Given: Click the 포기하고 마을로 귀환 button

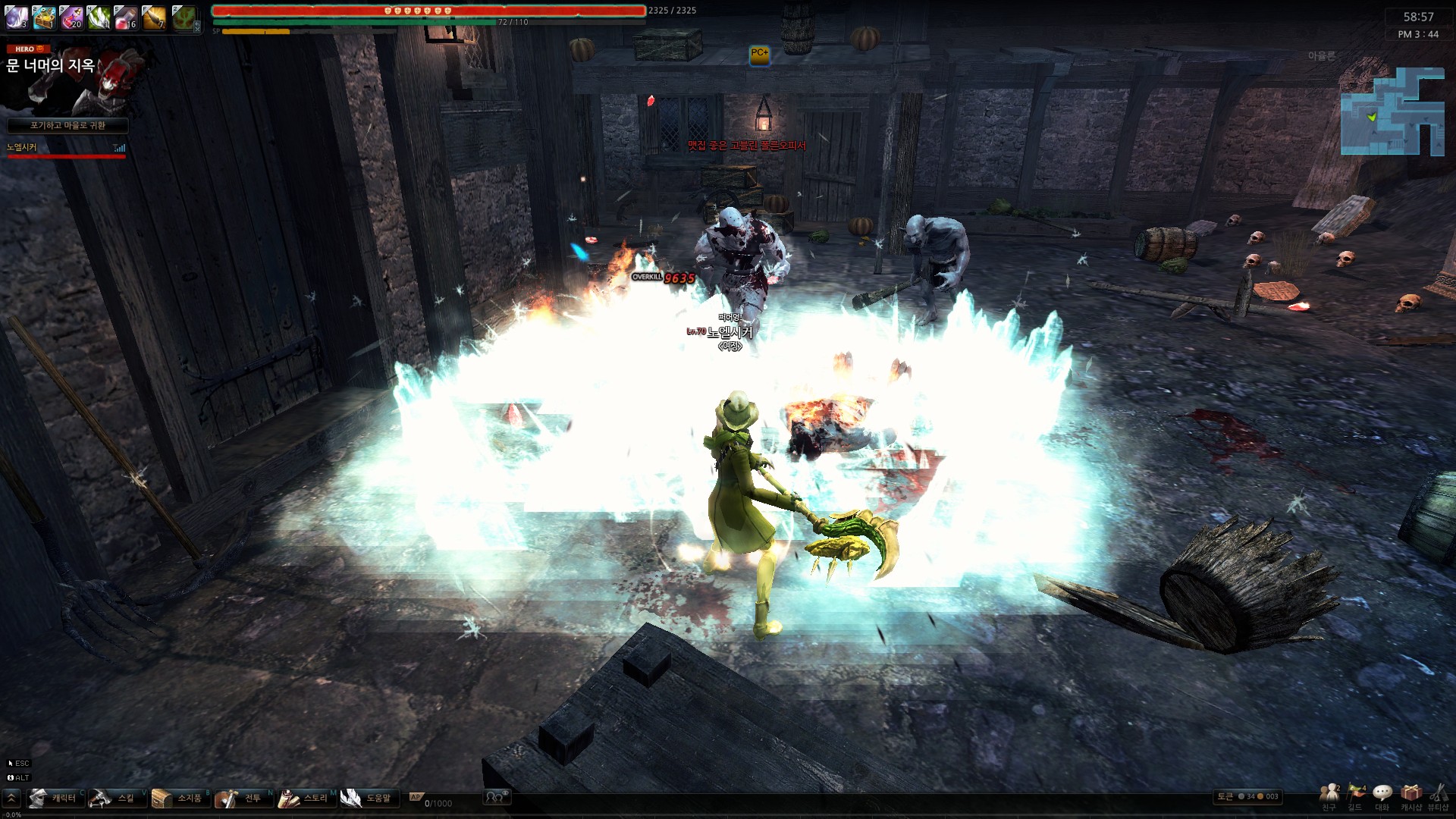Looking at the screenshot, I should pos(67,125).
